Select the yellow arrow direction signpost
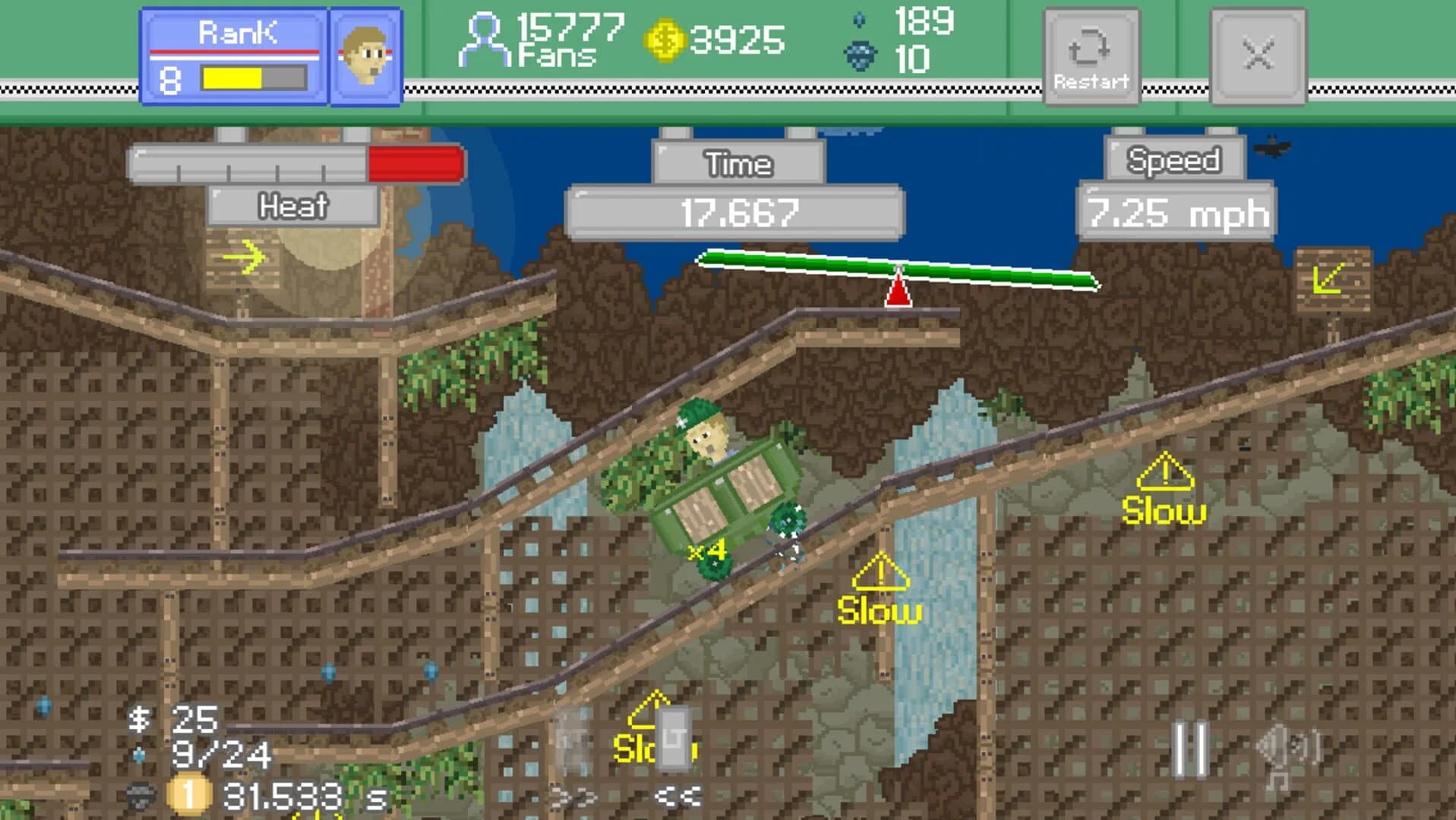This screenshot has height=820, width=1456. tap(245, 257)
